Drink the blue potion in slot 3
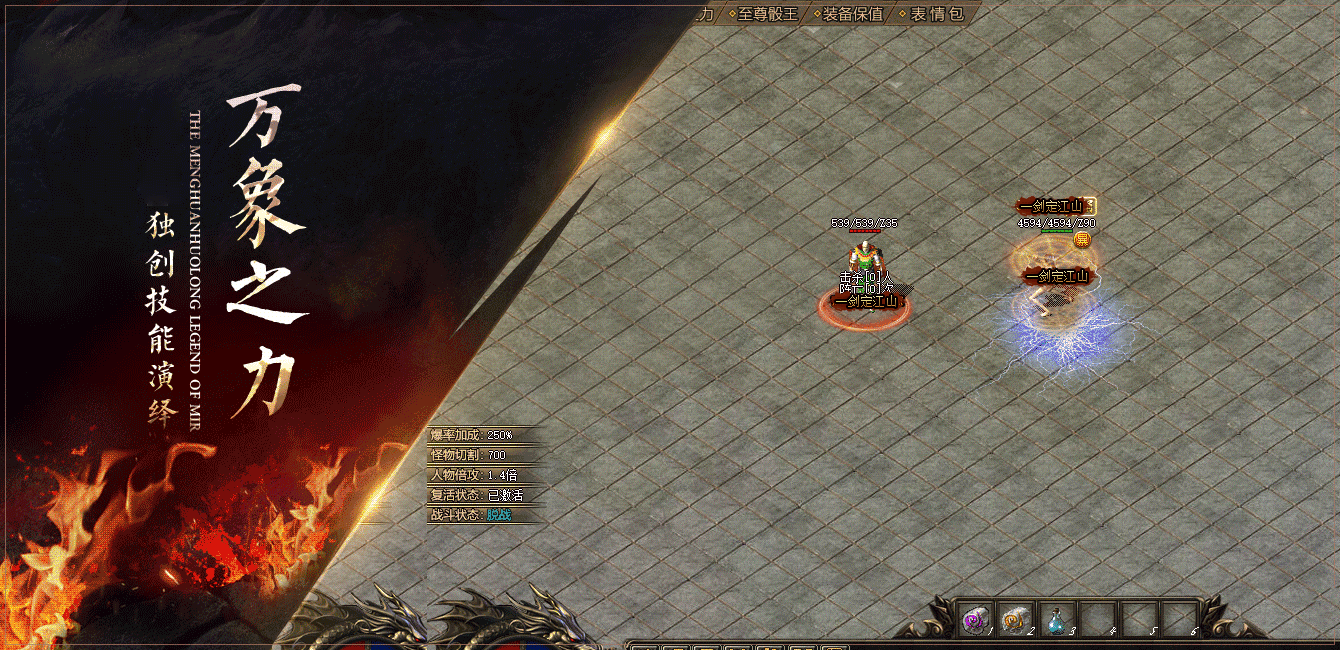 tap(1056, 621)
